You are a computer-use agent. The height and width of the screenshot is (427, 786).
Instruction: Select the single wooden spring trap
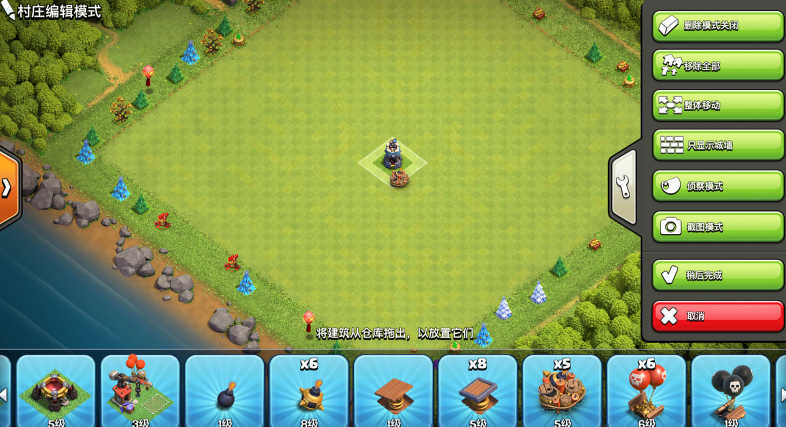pos(393,391)
